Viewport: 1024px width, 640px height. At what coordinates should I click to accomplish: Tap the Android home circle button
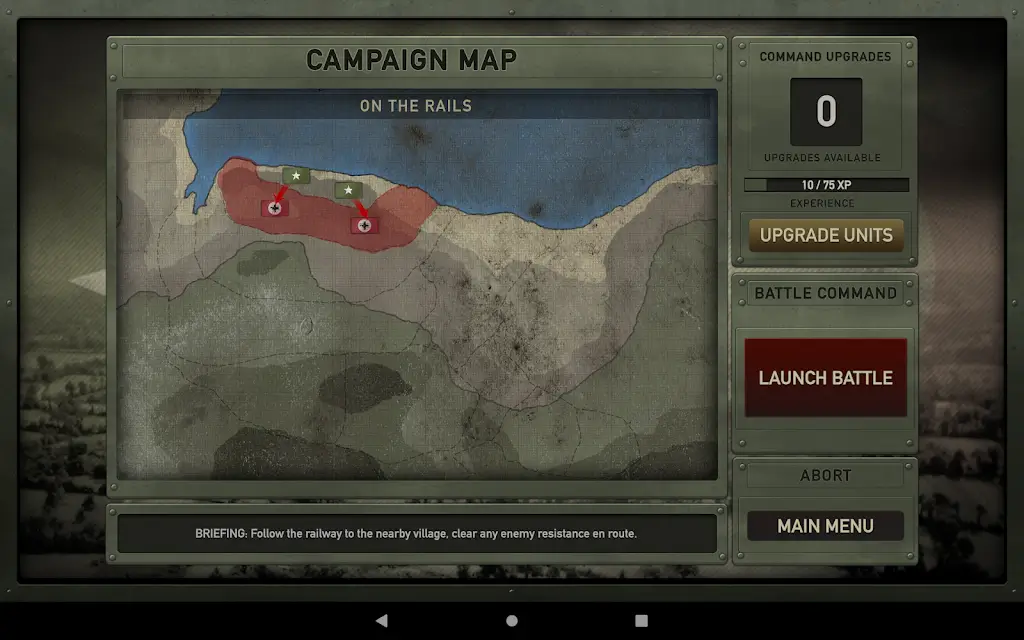(512, 620)
